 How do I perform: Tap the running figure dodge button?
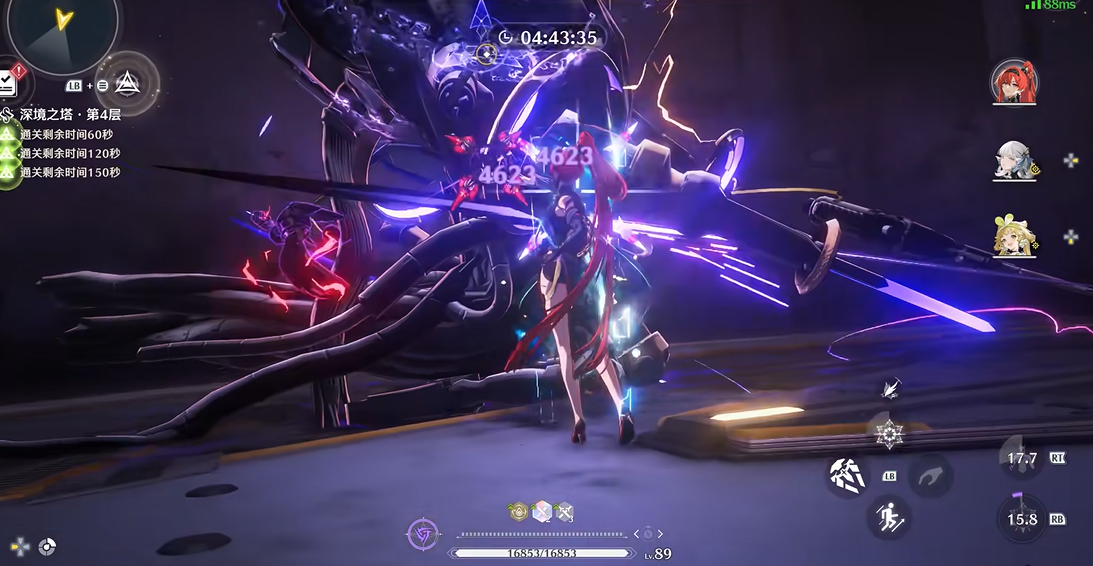[887, 517]
